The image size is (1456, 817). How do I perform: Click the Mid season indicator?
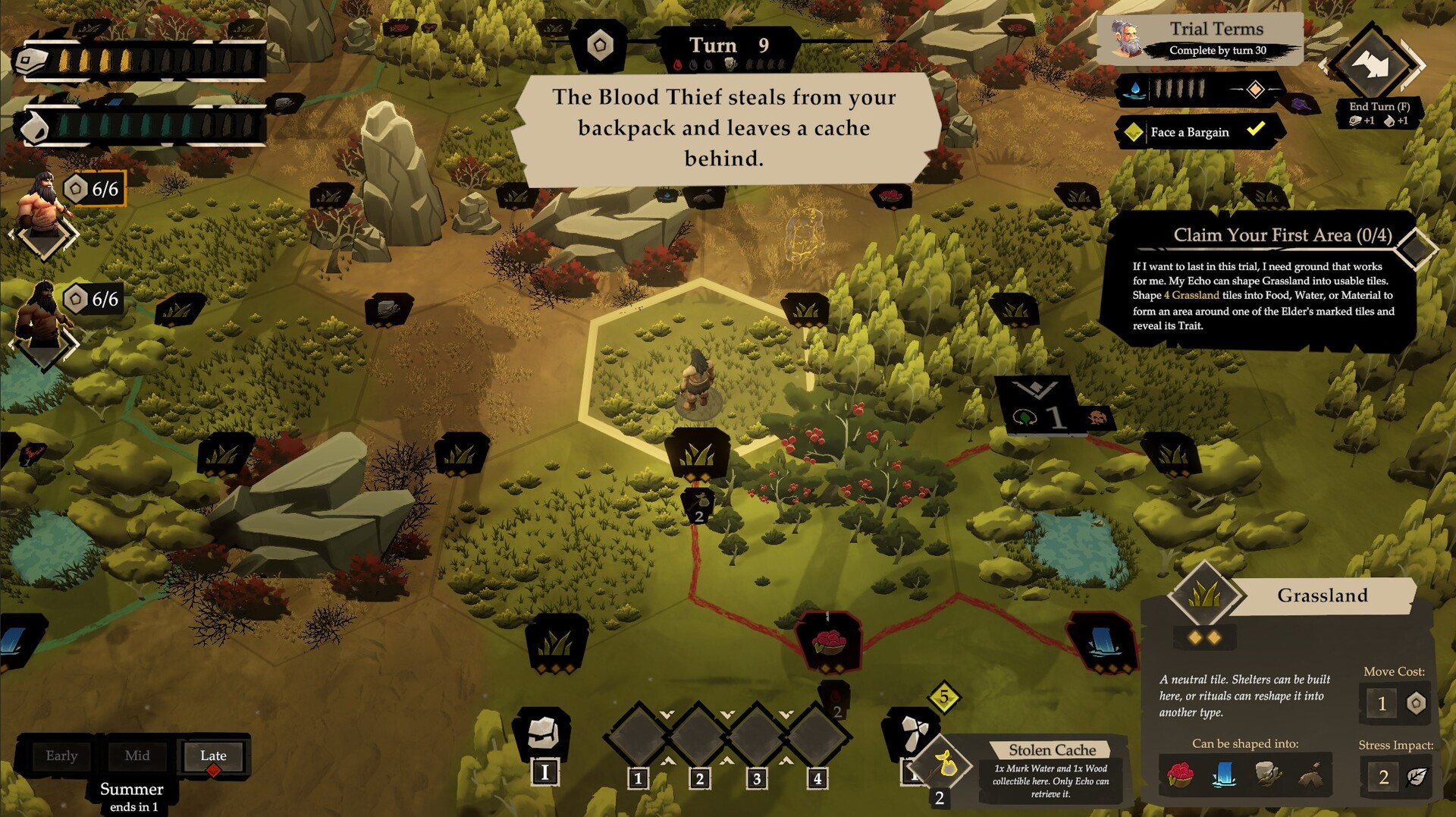(137, 756)
